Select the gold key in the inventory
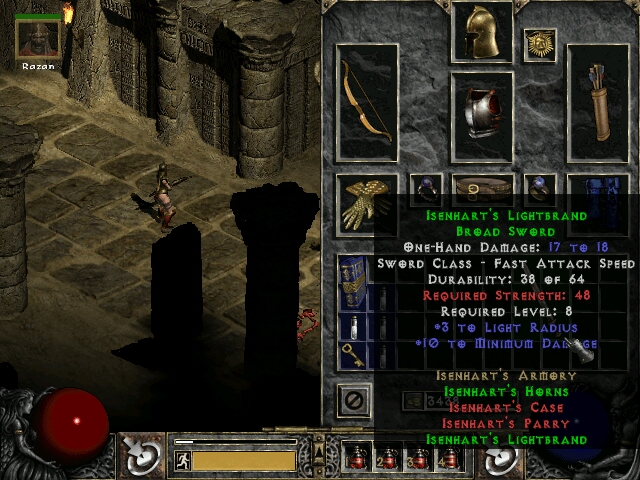This screenshot has width=640, height=480. [x=351, y=355]
